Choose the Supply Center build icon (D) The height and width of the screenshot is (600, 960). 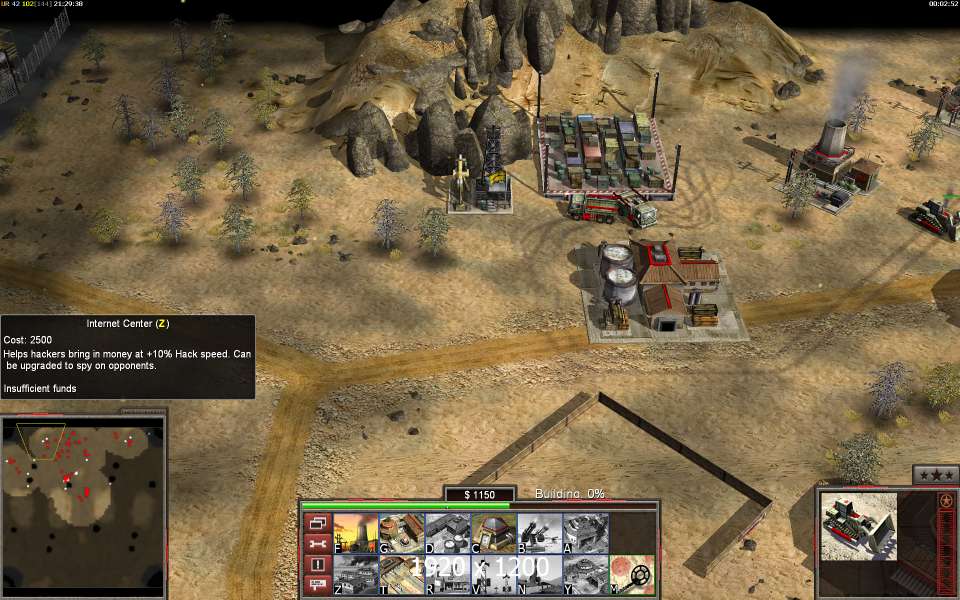pyautogui.click(x=447, y=533)
